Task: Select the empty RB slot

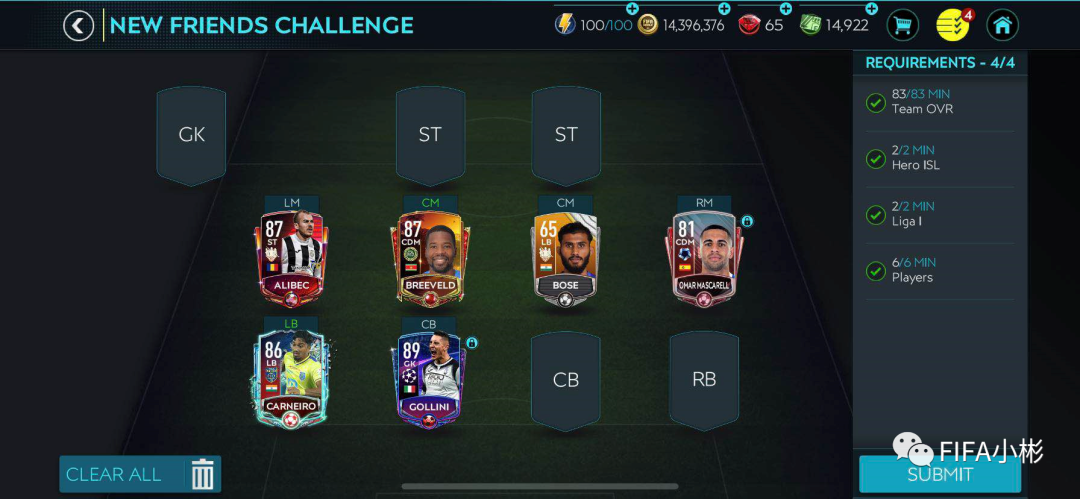Action: [704, 380]
